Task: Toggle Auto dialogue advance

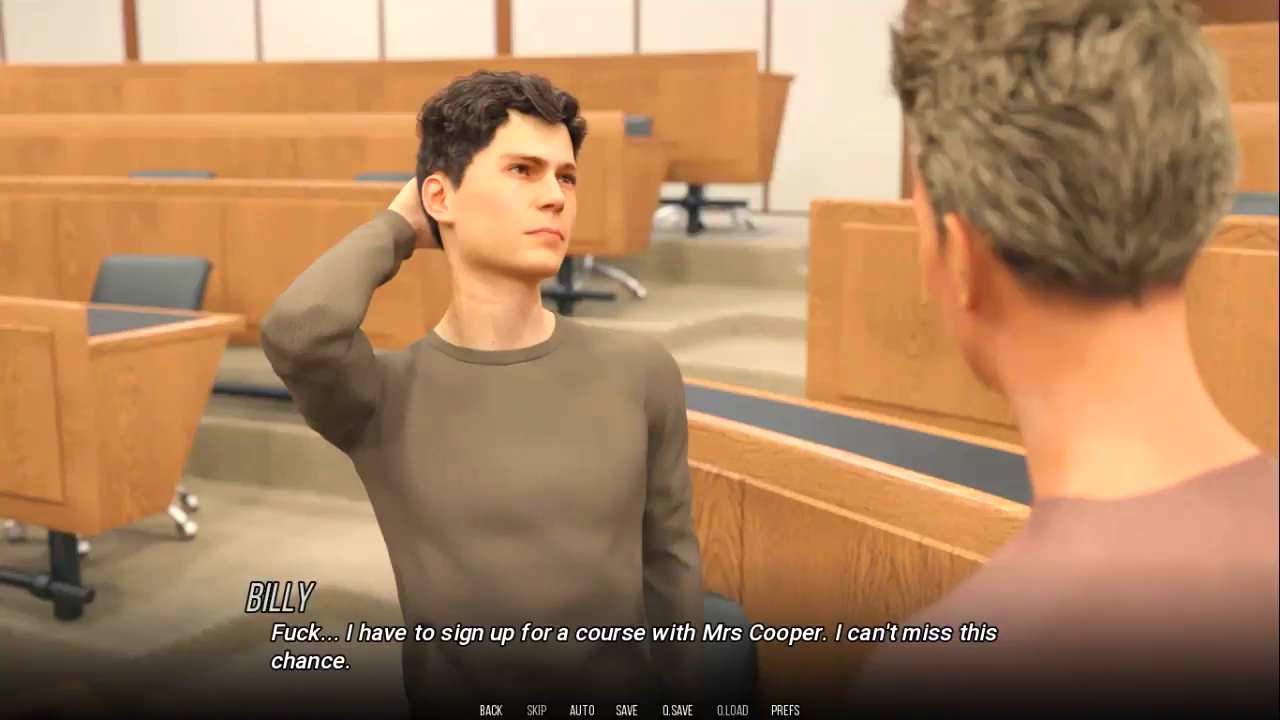Action: point(582,710)
